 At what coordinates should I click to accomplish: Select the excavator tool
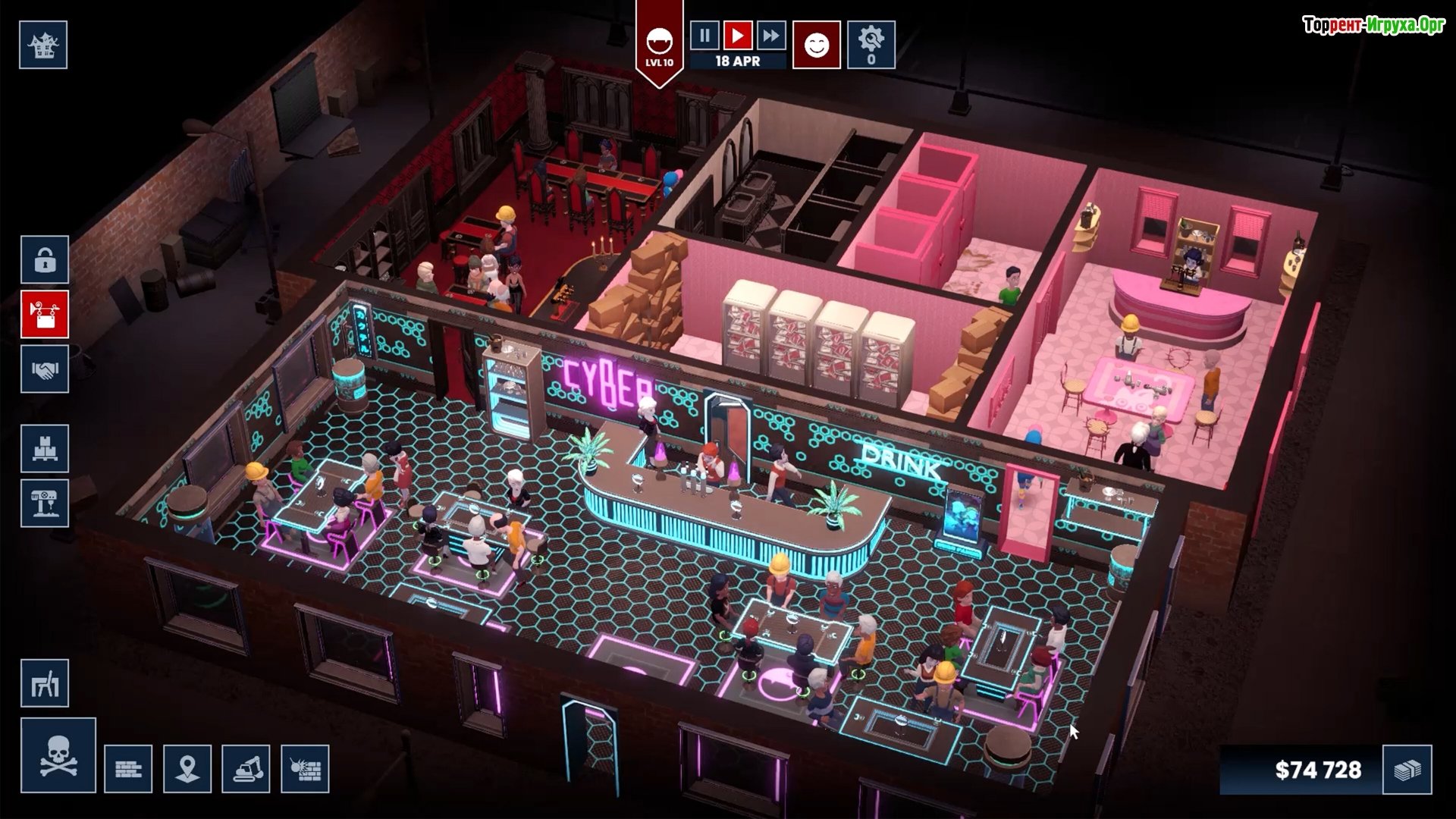tap(246, 769)
